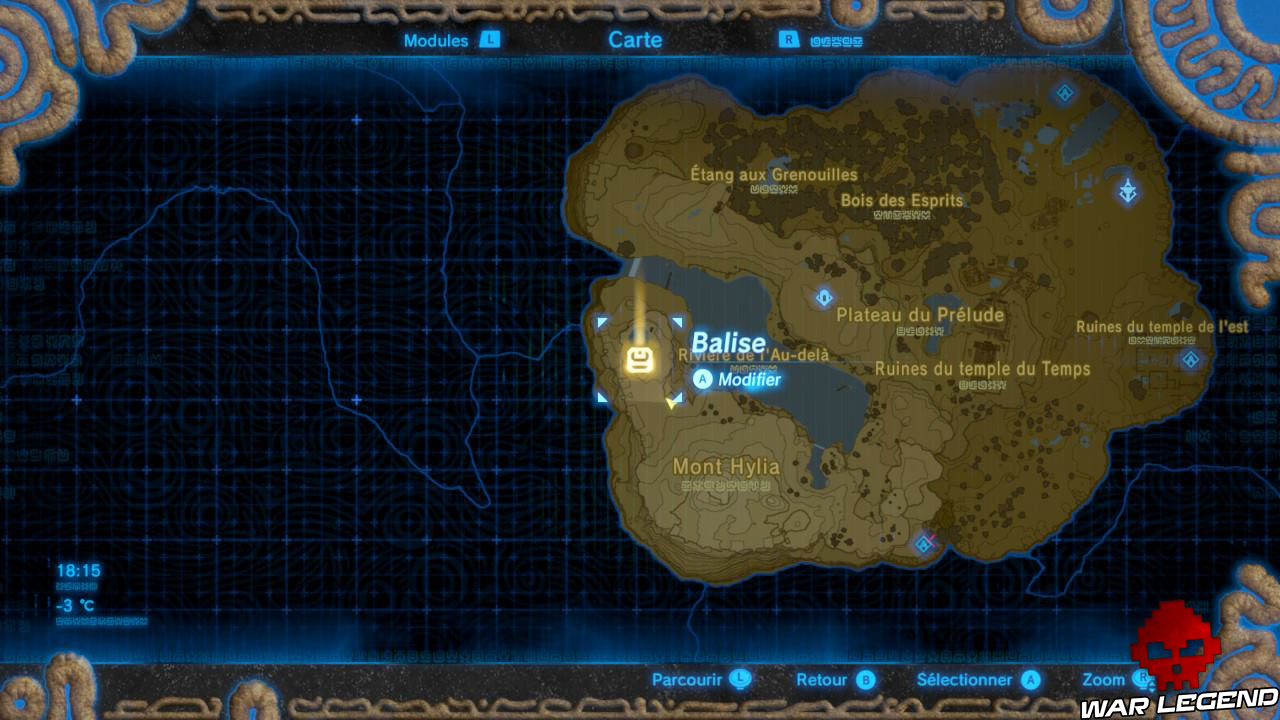The width and height of the screenshot is (1280, 720).
Task: Select the shrine icon on Plateau du Prélude
Action: (x=822, y=297)
